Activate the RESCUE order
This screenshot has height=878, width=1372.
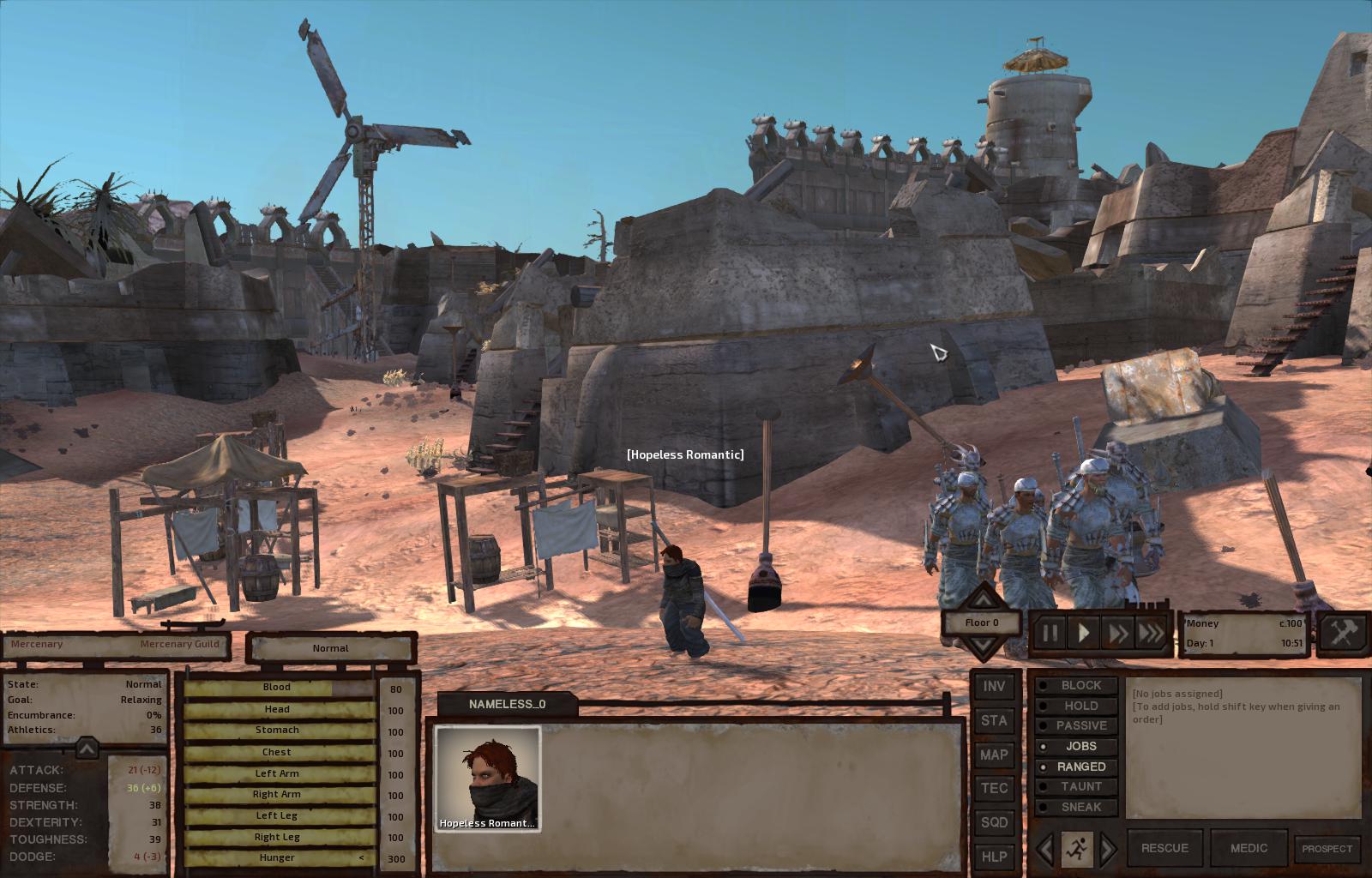coord(1164,848)
